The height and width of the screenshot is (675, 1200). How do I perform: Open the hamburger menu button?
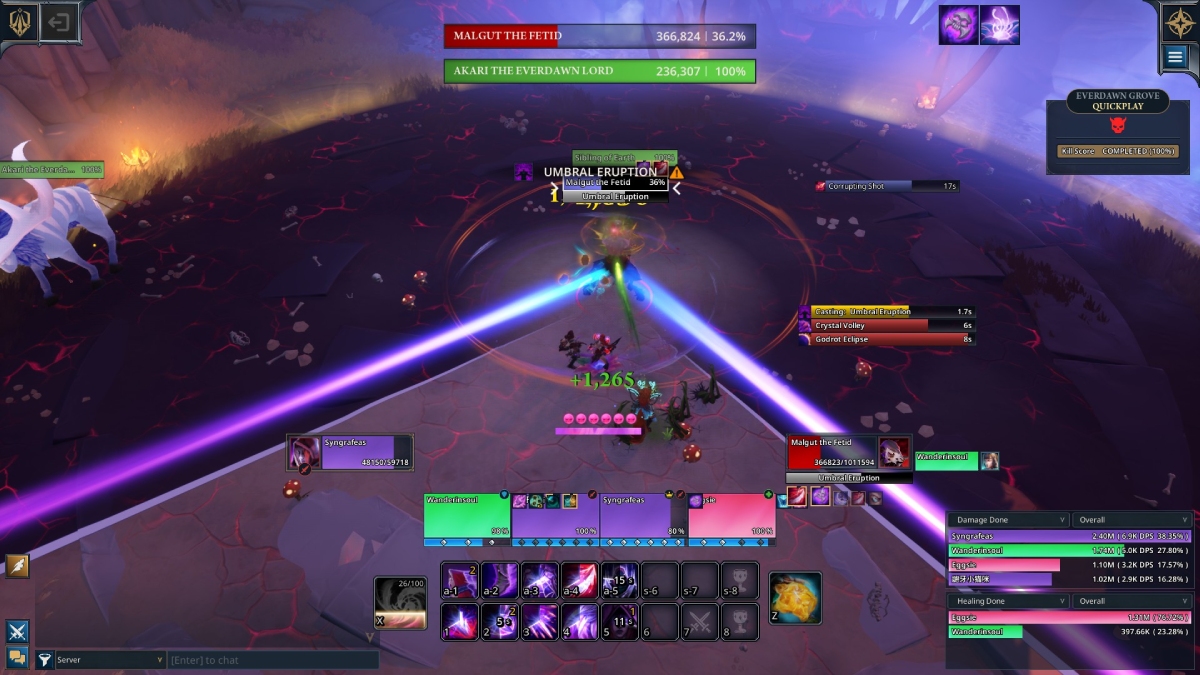point(1174,58)
